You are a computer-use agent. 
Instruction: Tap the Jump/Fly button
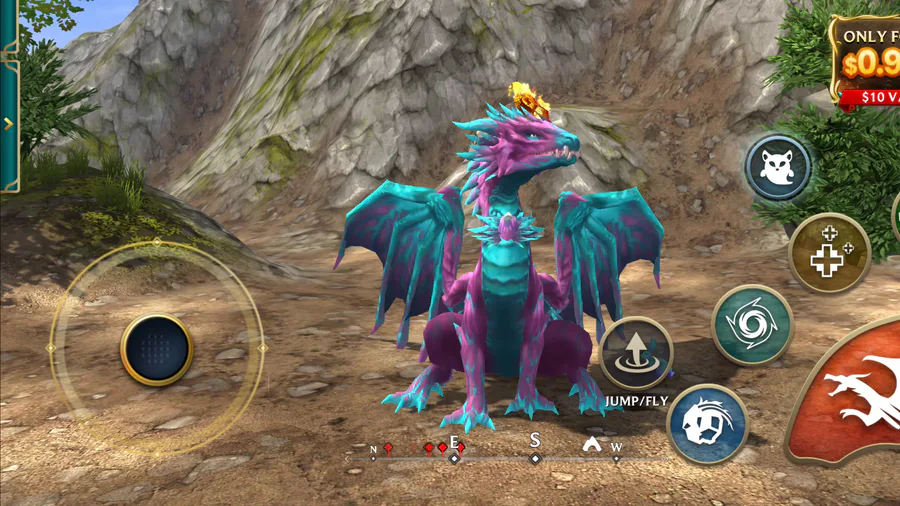636,353
